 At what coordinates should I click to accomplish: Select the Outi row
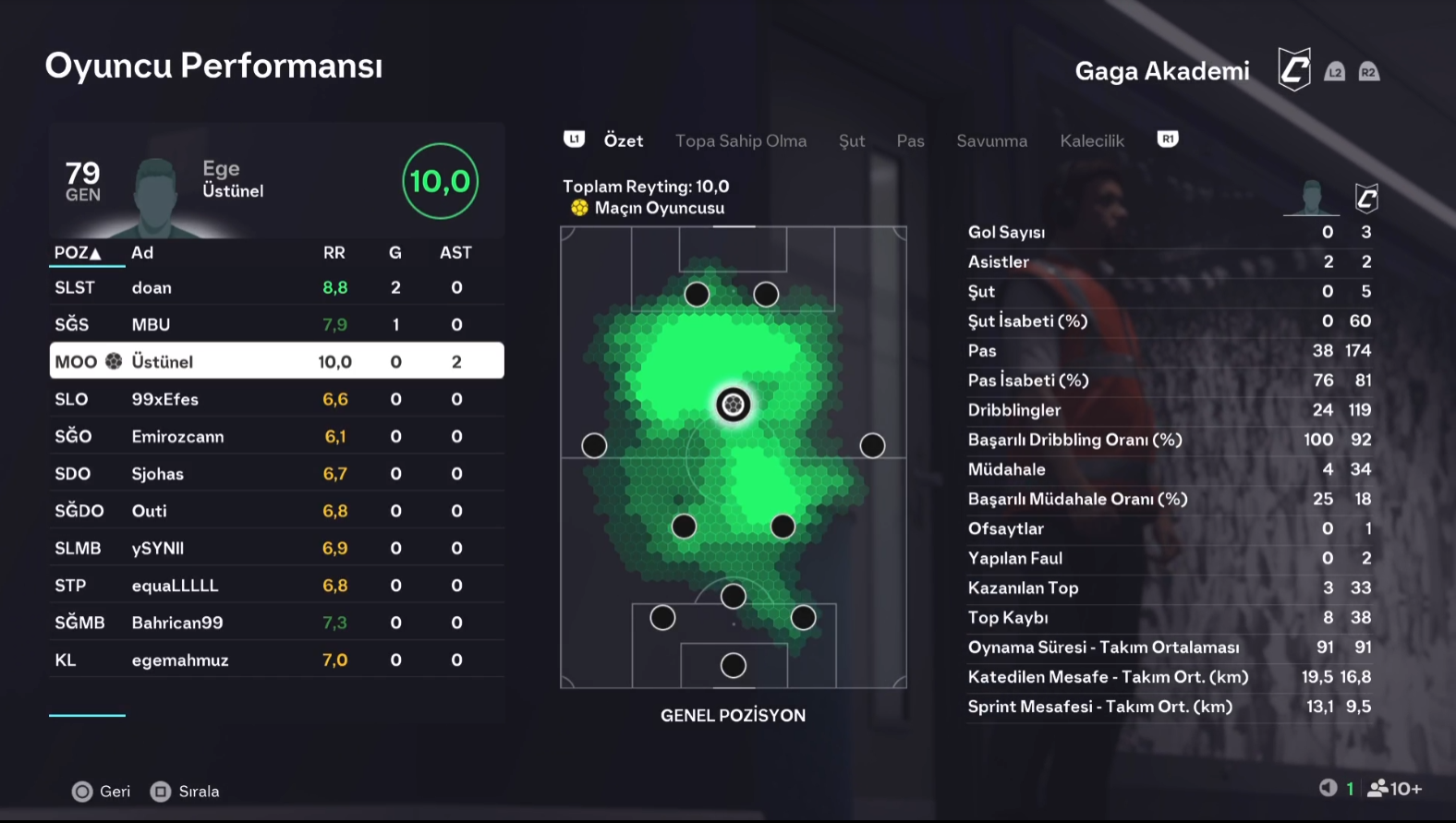tap(276, 511)
